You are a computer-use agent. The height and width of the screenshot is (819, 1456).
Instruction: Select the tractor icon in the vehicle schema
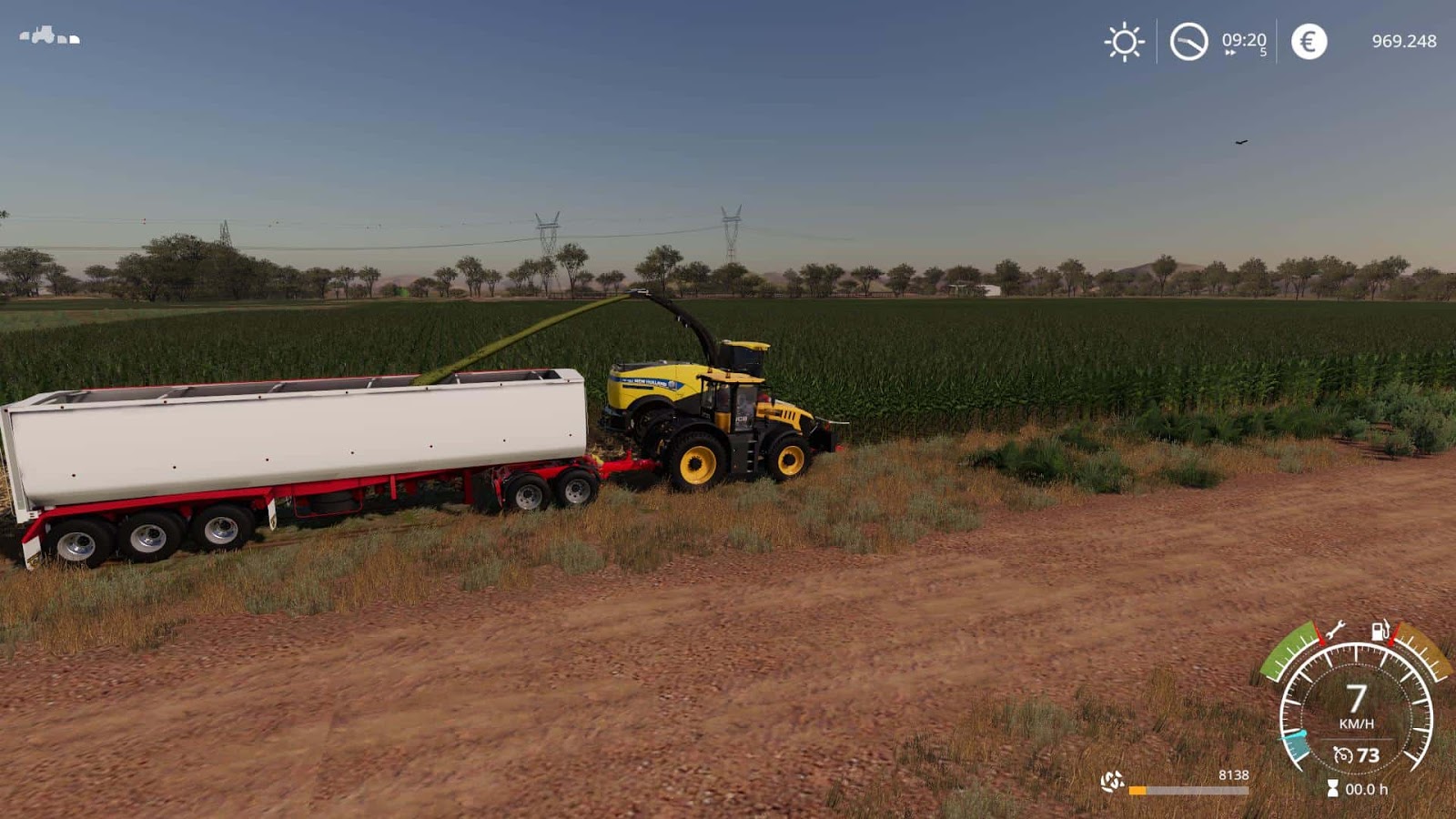[43, 34]
